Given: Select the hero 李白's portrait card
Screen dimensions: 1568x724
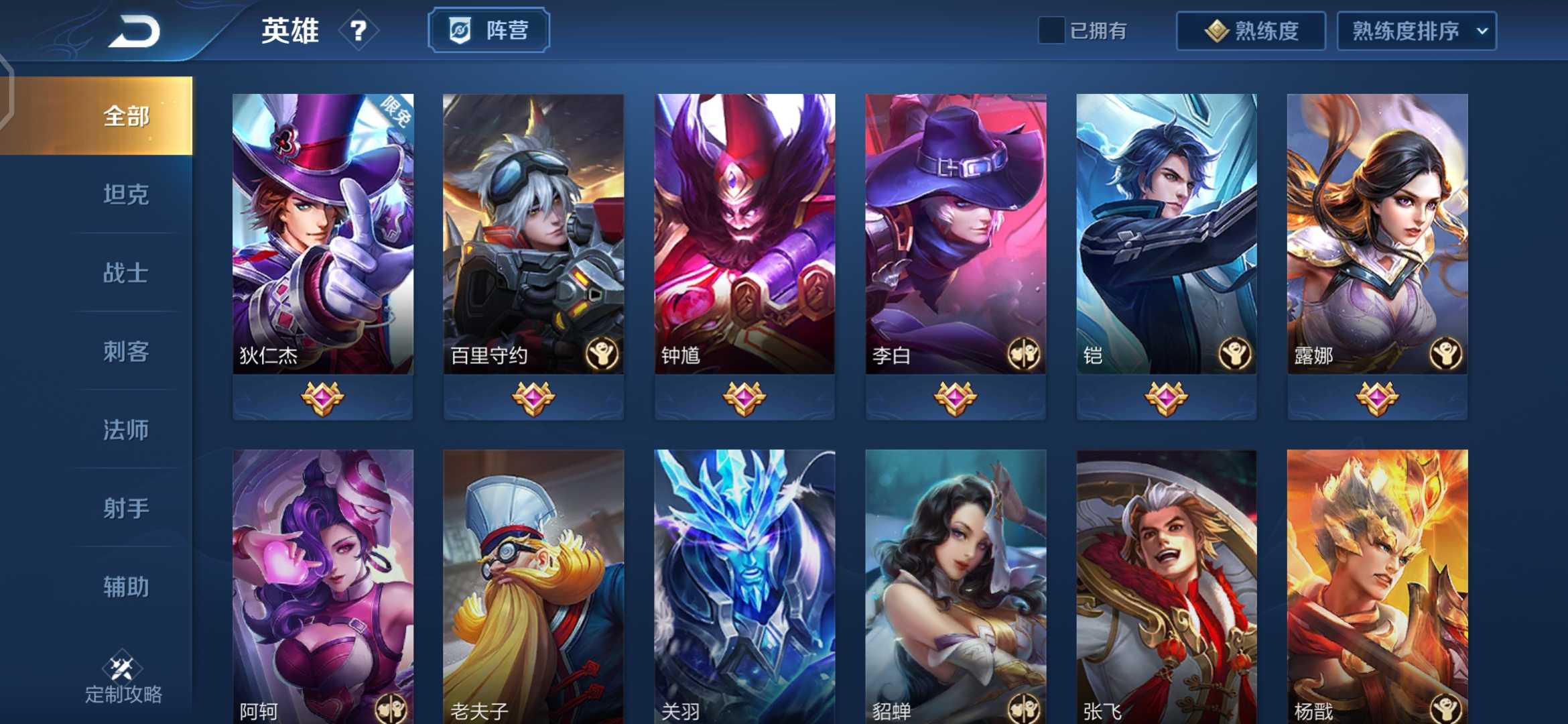Looking at the screenshot, I should [954, 228].
